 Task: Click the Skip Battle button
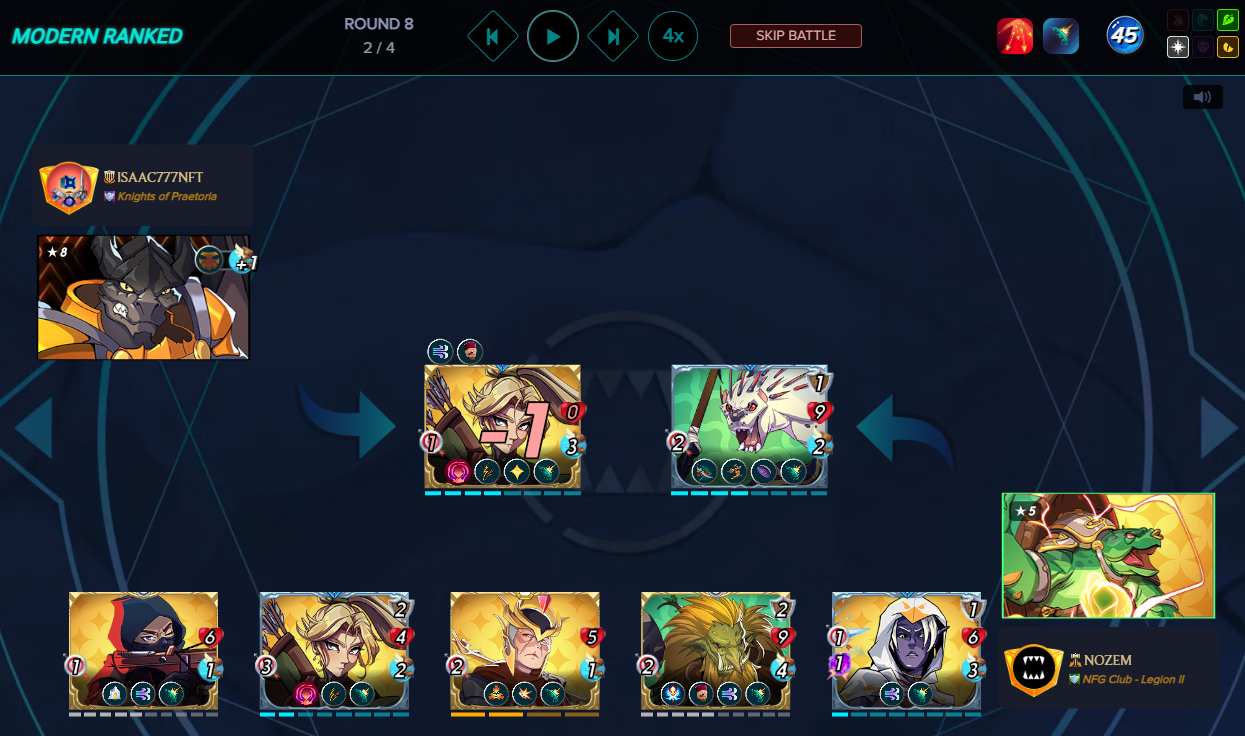point(795,36)
